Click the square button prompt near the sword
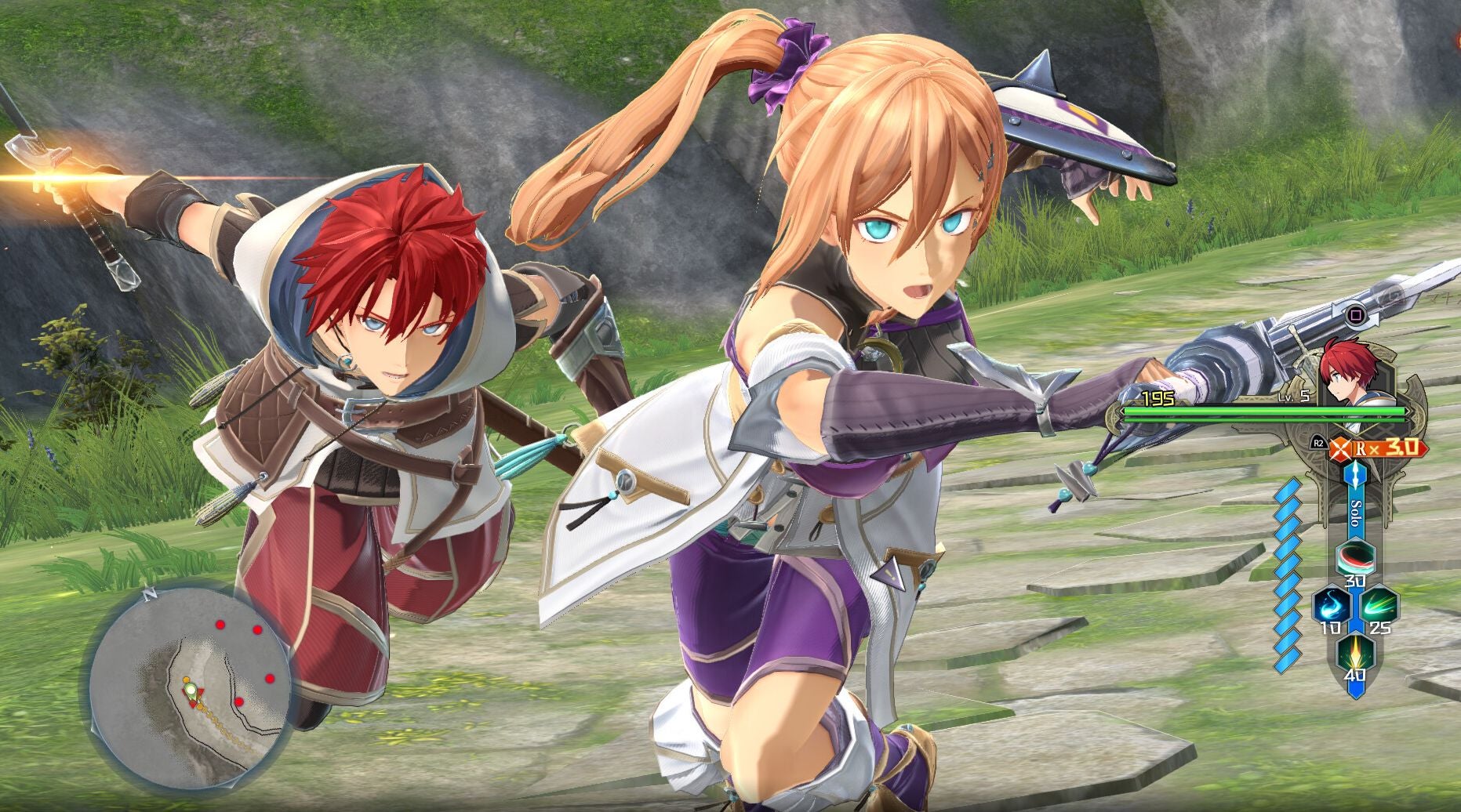The width and height of the screenshot is (1461, 812). click(x=1358, y=314)
